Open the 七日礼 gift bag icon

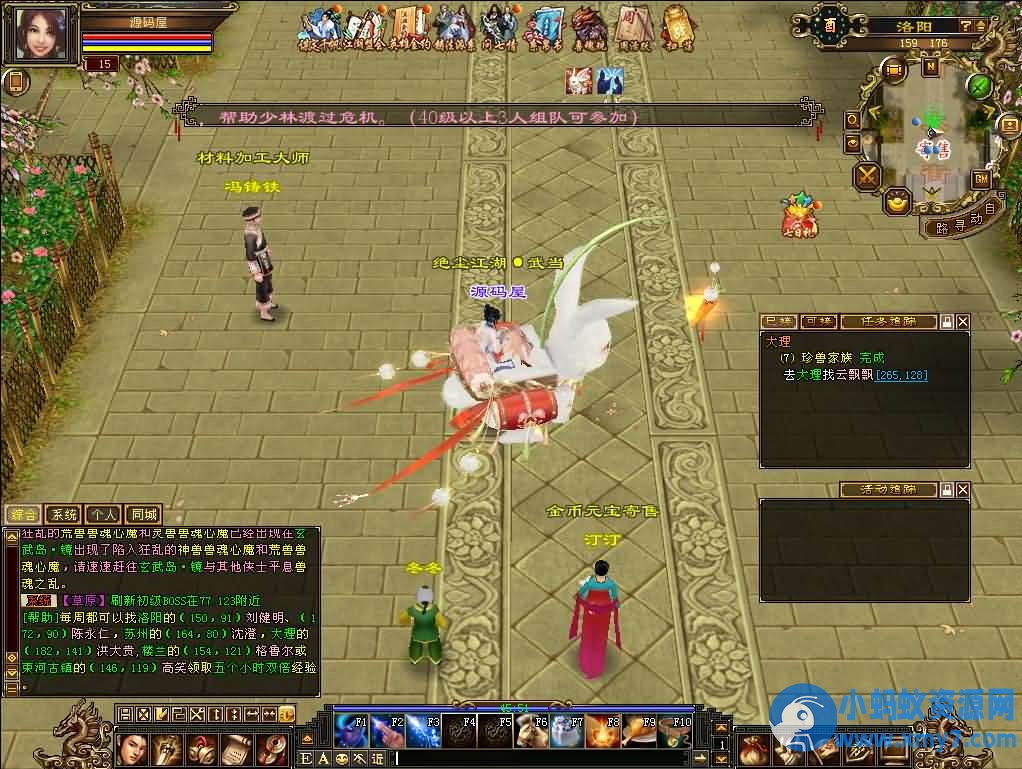pos(799,217)
